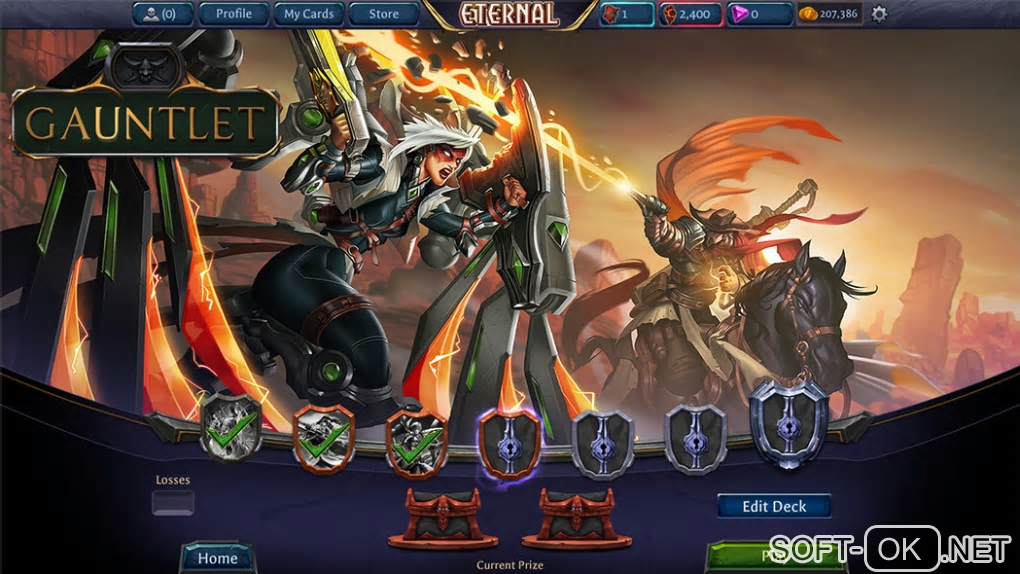Select the large final boss shield
Viewport: 1020px width, 574px height.
pyautogui.click(x=788, y=422)
